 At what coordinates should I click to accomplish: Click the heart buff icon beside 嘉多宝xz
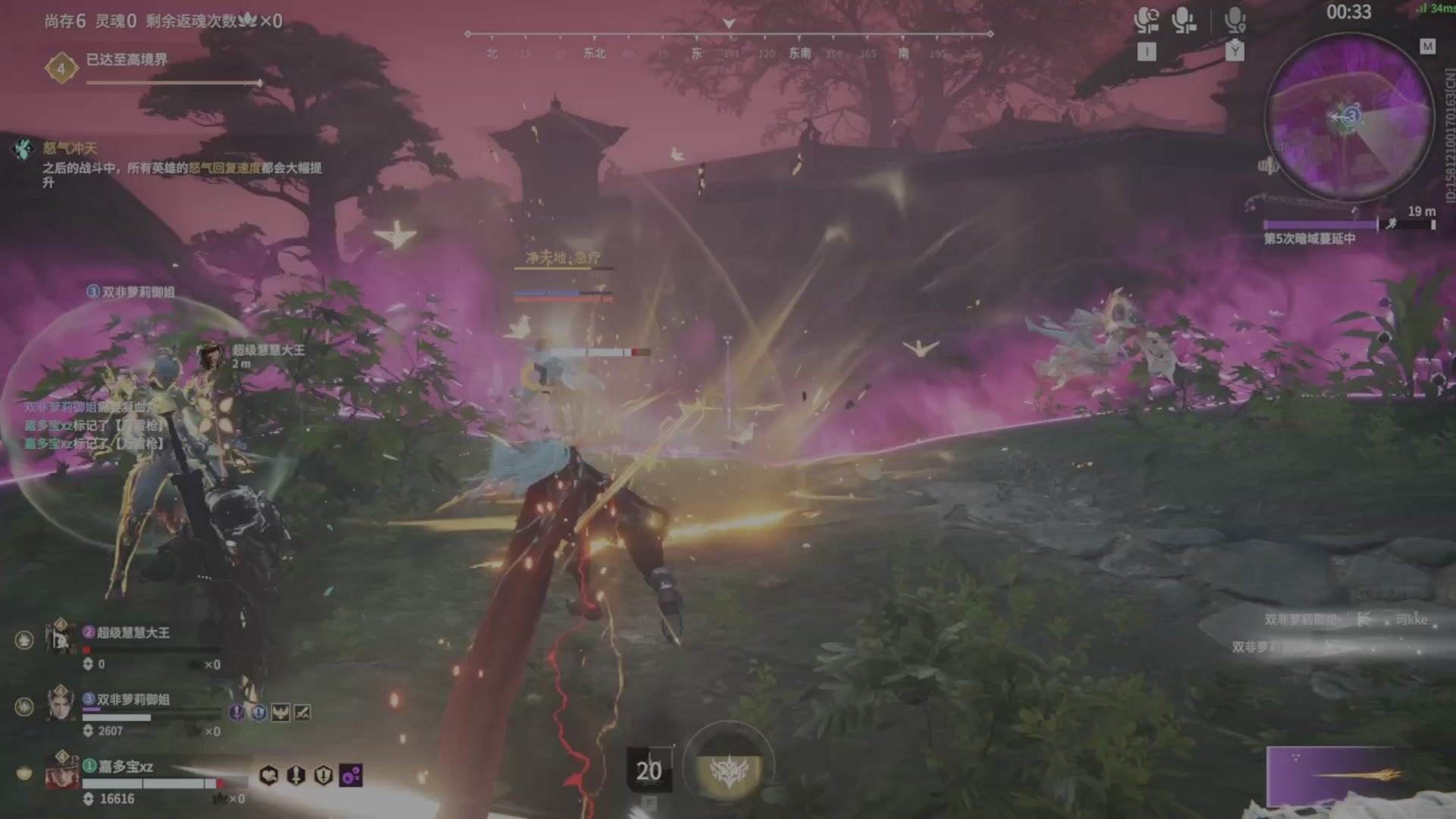[268, 775]
